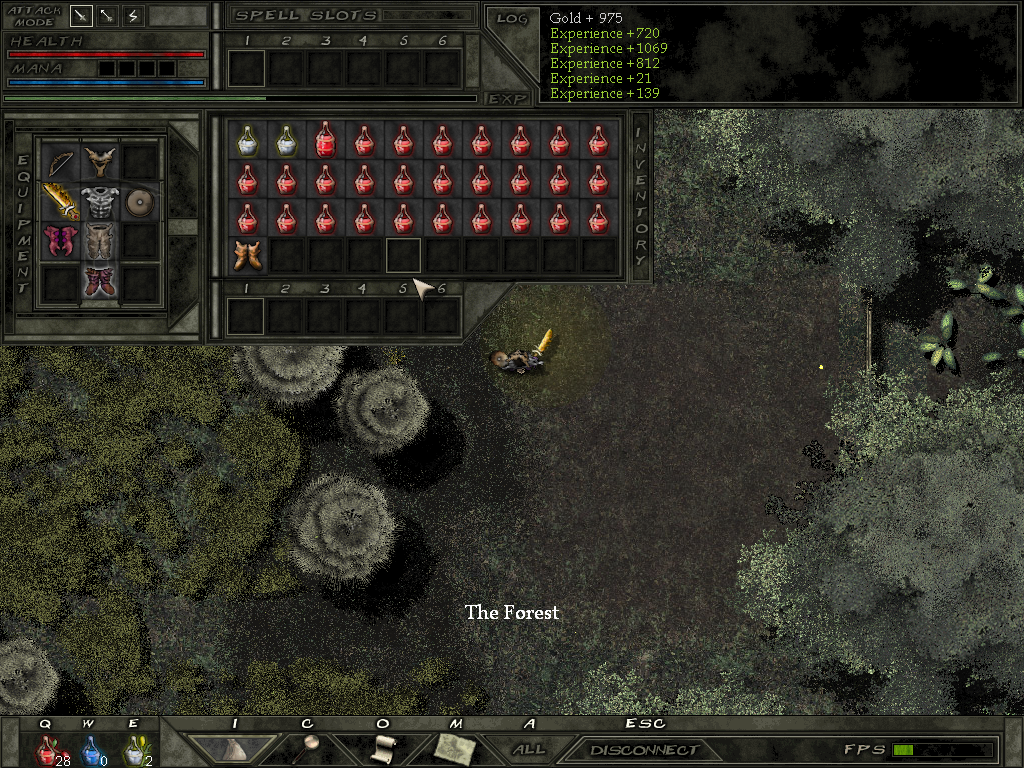Select the equipped golden flame sword

pyautogui.click(x=60, y=202)
